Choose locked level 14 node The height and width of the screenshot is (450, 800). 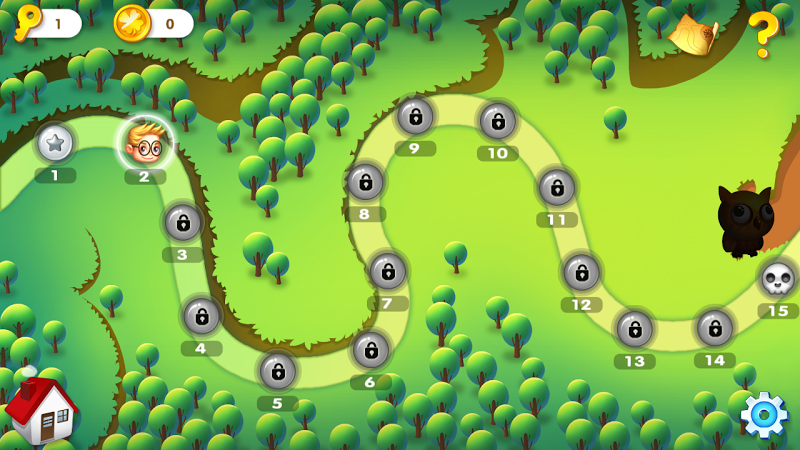click(715, 328)
